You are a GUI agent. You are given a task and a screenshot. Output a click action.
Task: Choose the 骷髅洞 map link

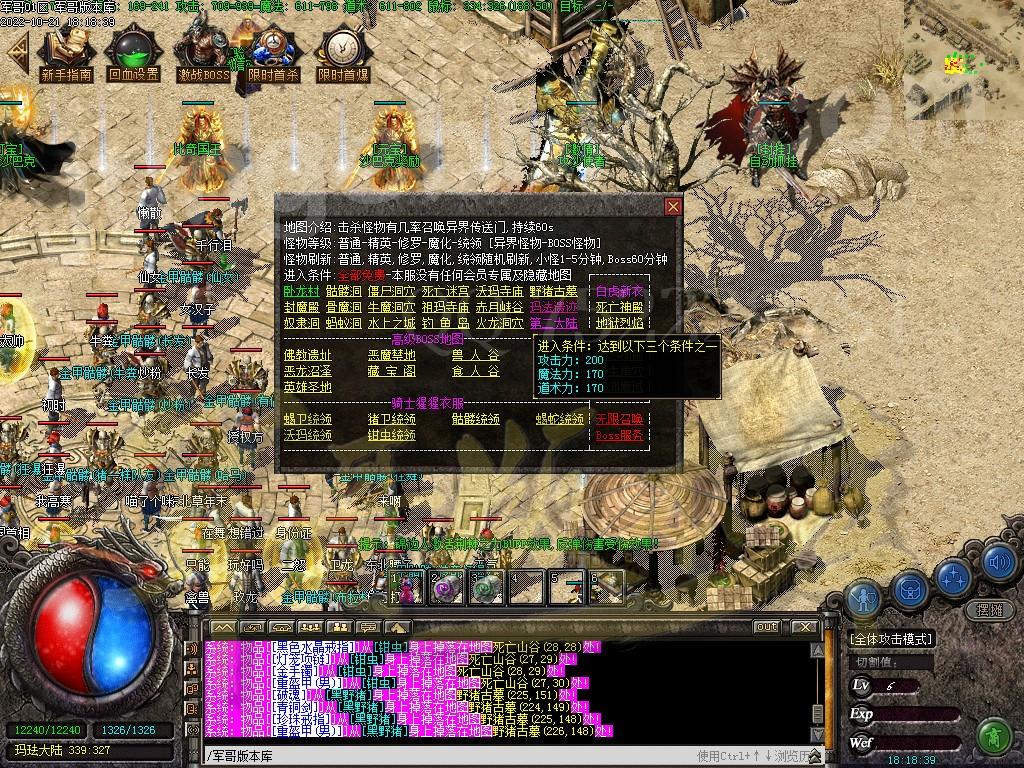click(x=344, y=291)
